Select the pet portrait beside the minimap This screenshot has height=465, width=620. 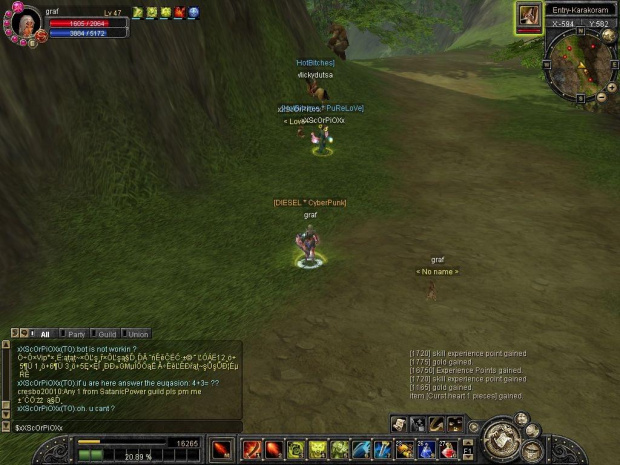[x=528, y=15]
